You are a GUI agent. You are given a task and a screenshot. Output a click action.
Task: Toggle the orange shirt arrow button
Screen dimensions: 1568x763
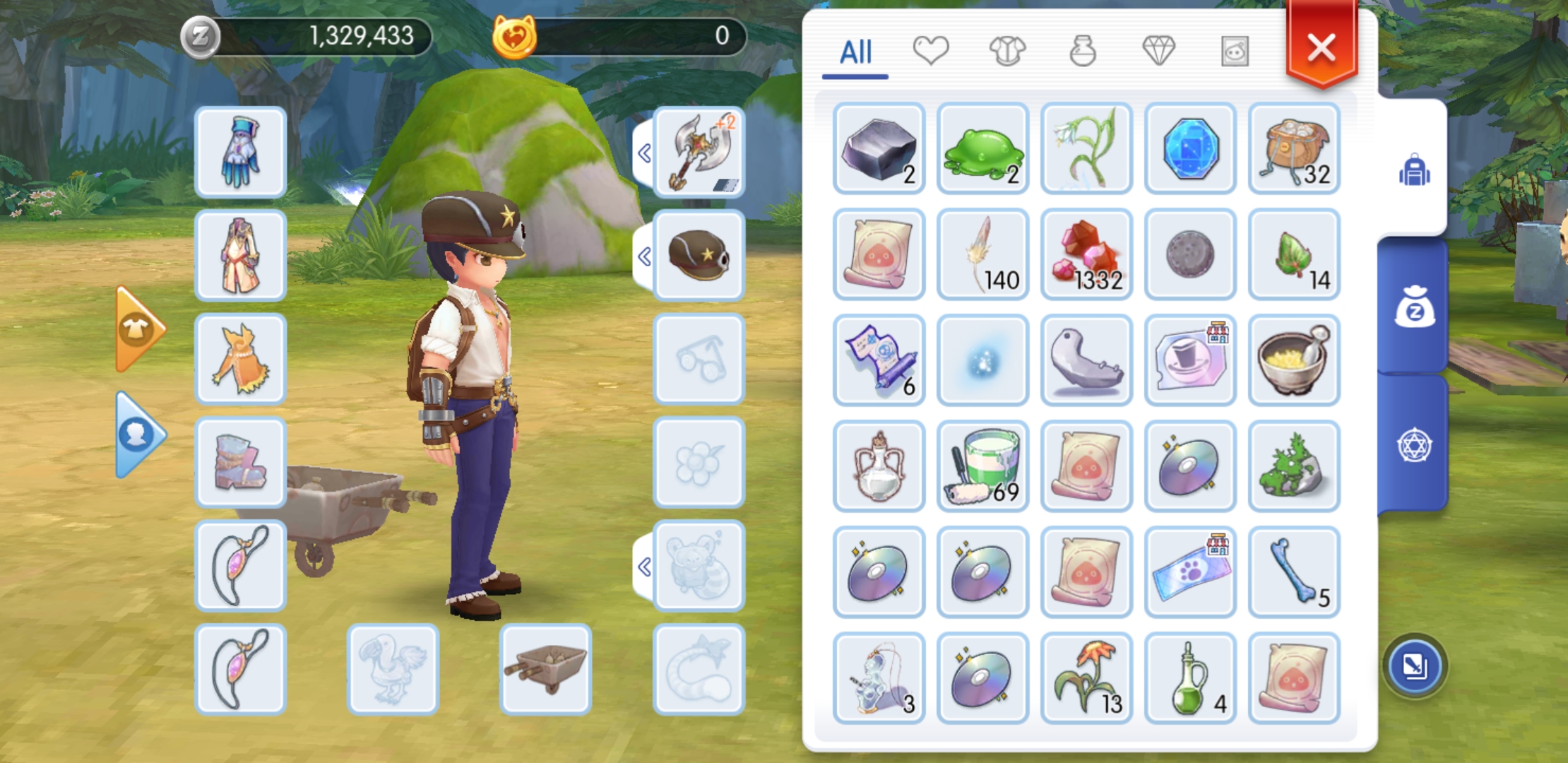pyautogui.click(x=139, y=329)
